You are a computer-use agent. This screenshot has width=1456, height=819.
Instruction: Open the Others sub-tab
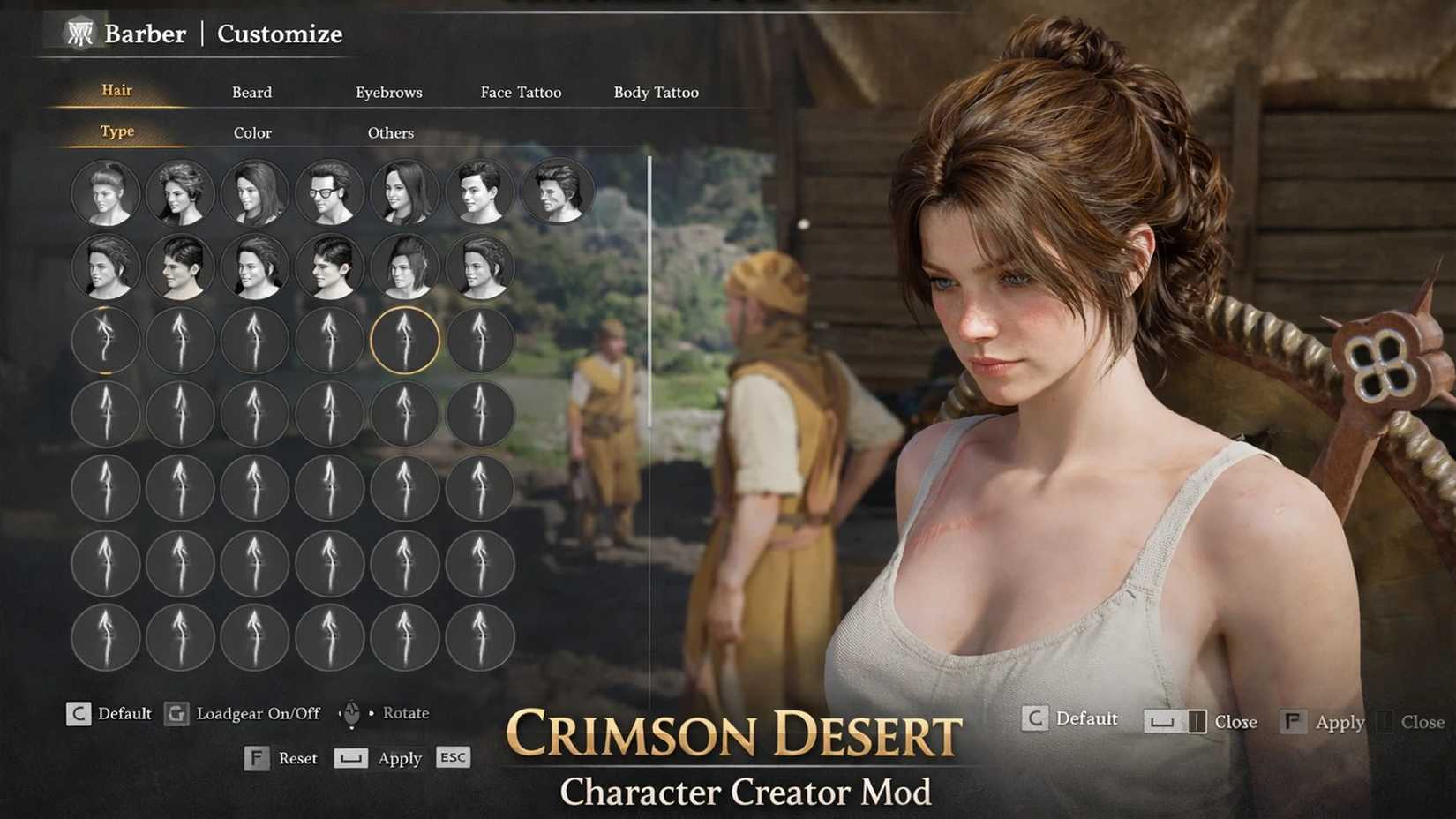390,132
